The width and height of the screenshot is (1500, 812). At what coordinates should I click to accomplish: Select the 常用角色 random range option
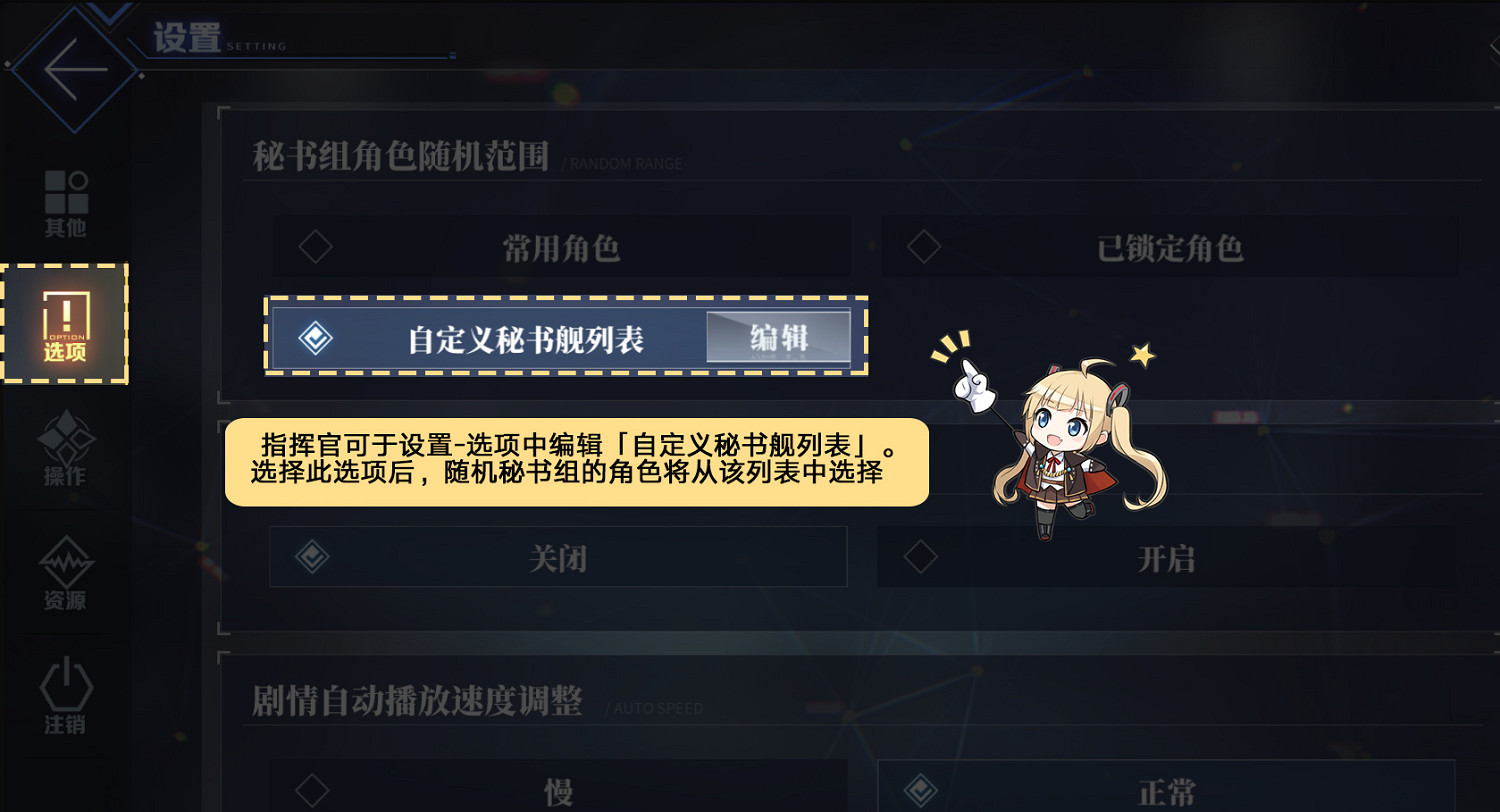click(x=560, y=247)
